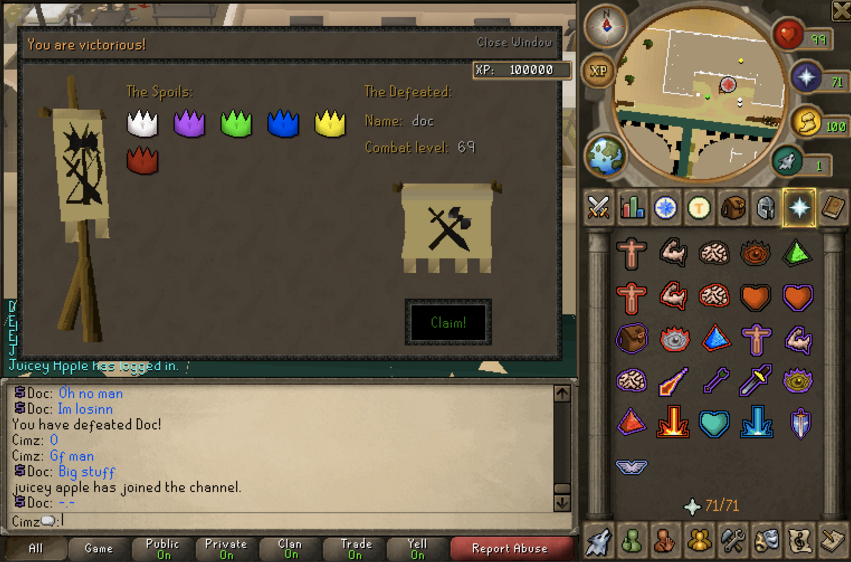This screenshot has height=562, width=851.
Task: Open the combat options tab
Action: (599, 207)
